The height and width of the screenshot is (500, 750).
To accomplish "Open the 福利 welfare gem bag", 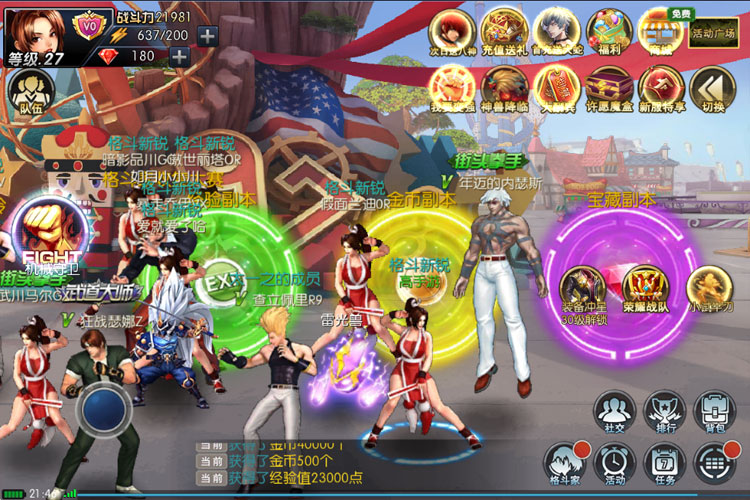I will (606, 30).
